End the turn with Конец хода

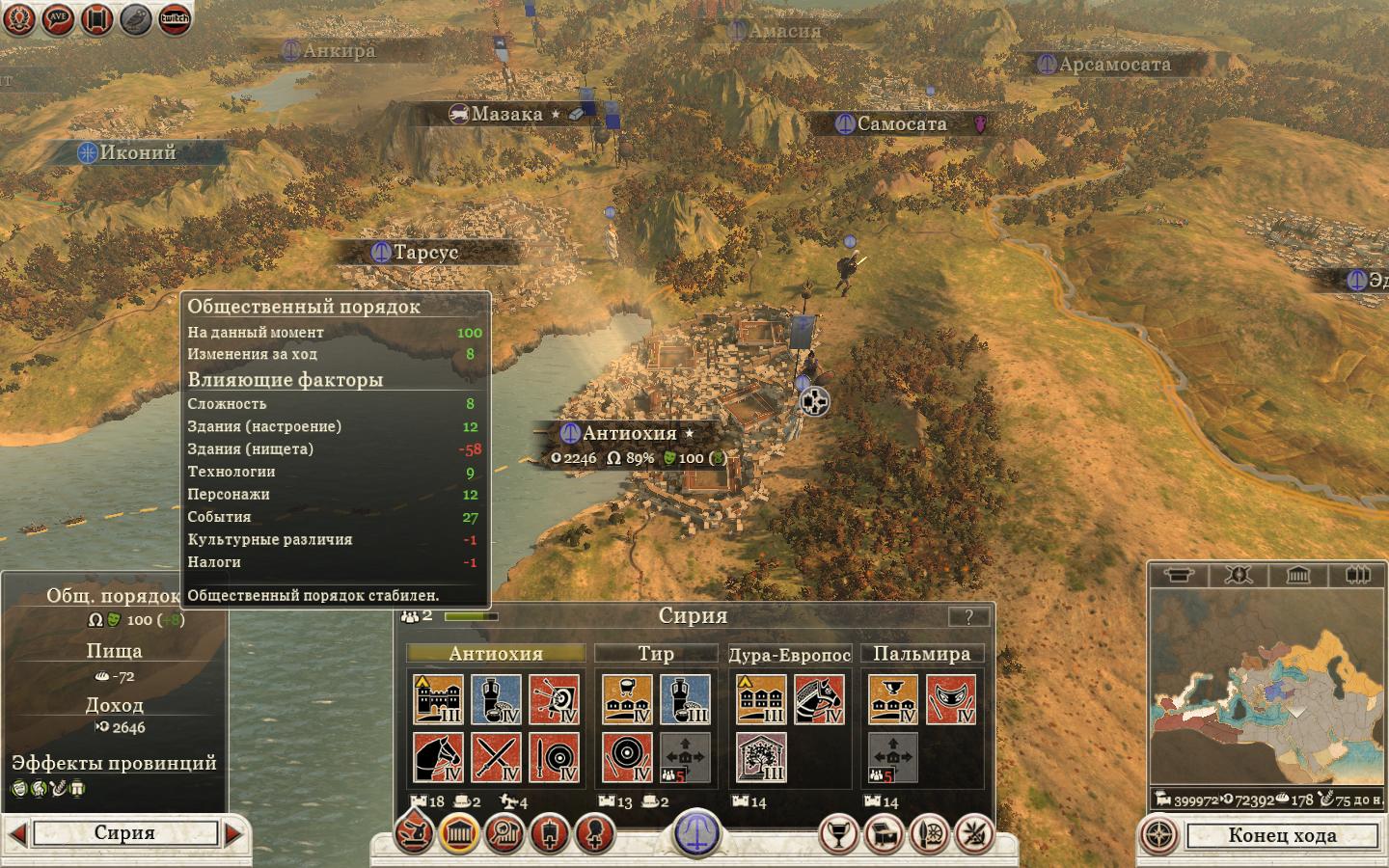point(1282,835)
